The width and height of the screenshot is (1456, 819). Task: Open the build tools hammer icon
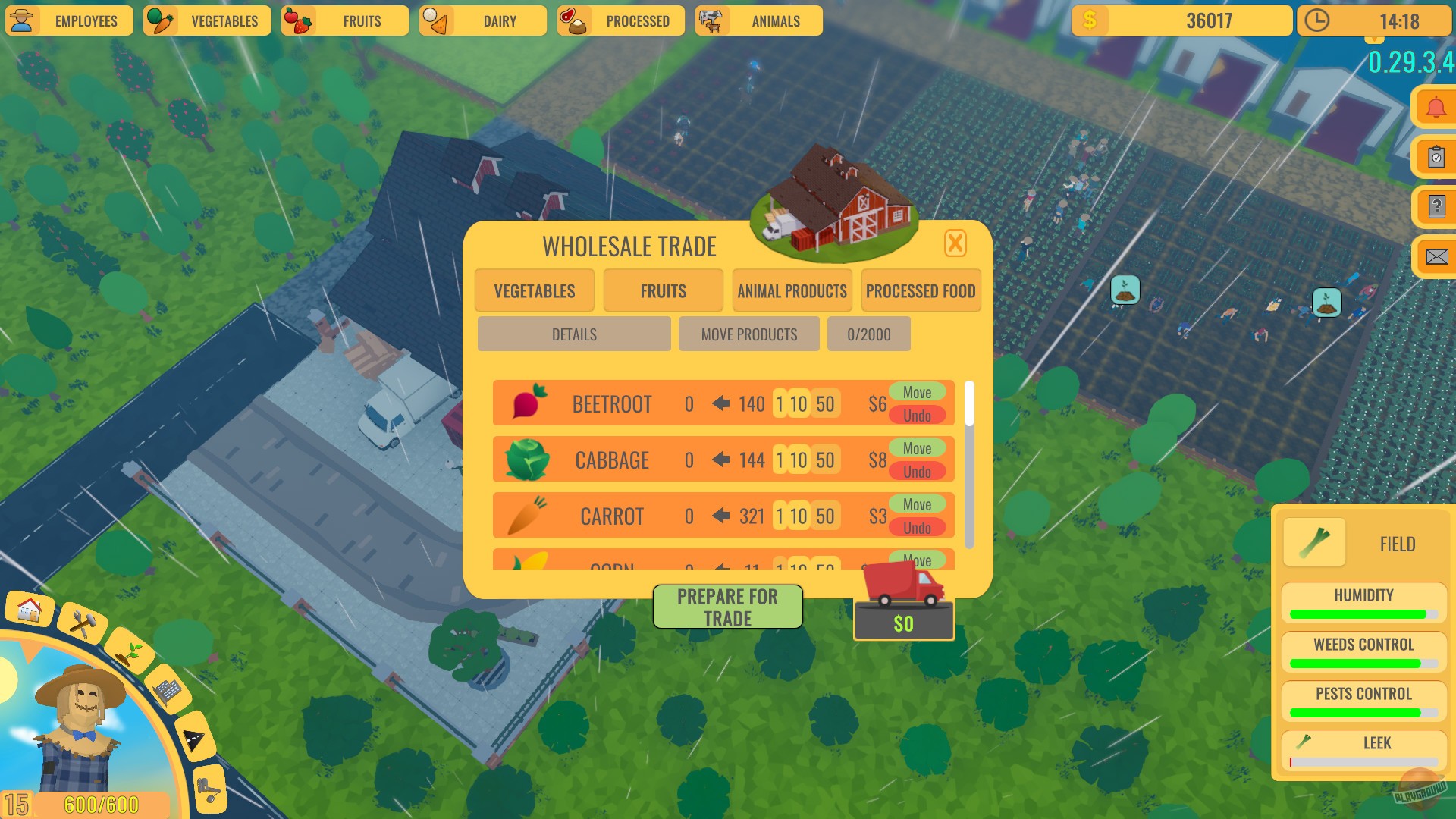pos(81,622)
